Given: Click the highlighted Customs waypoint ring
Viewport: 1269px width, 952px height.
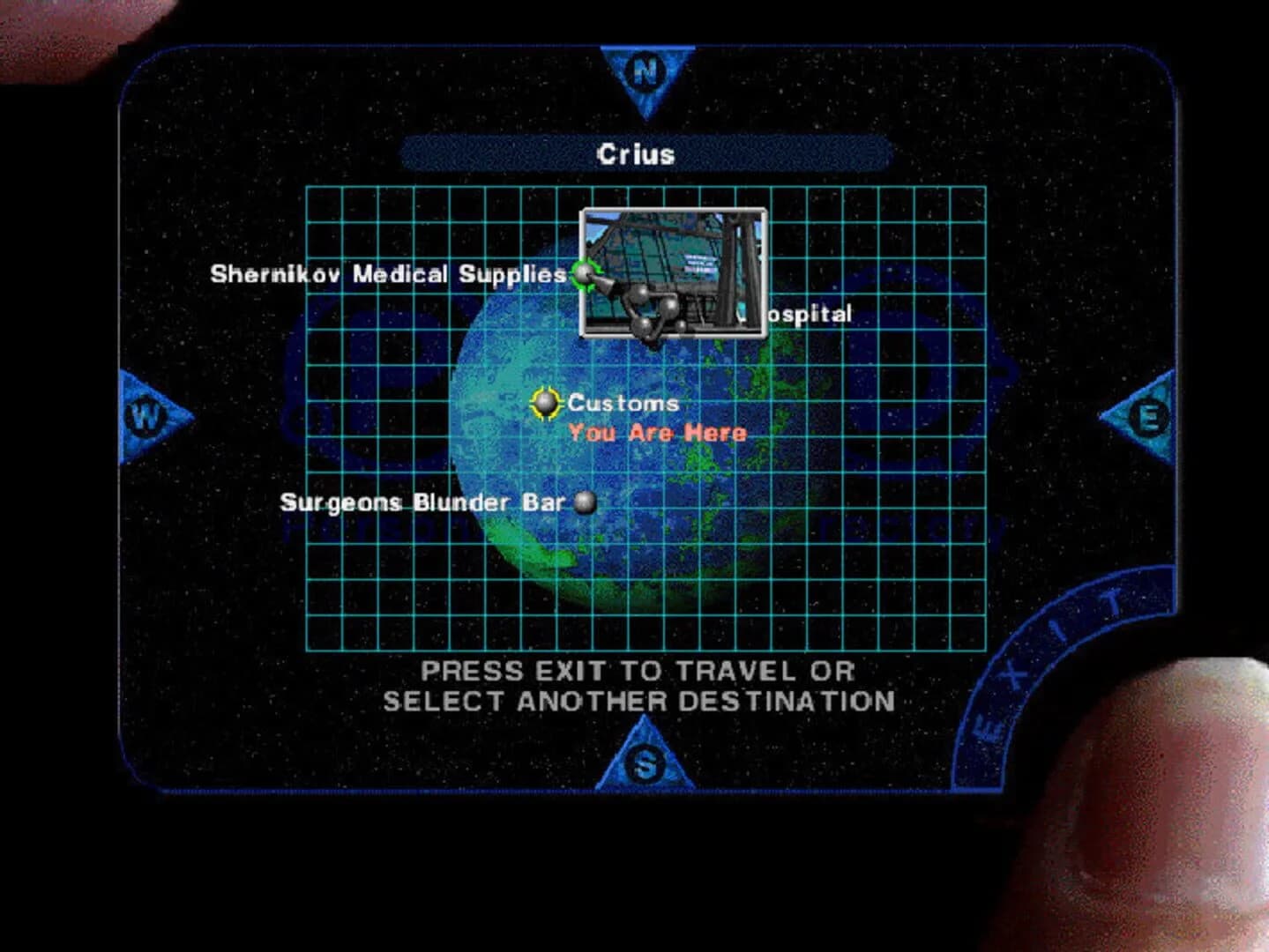Looking at the screenshot, I should [548, 404].
